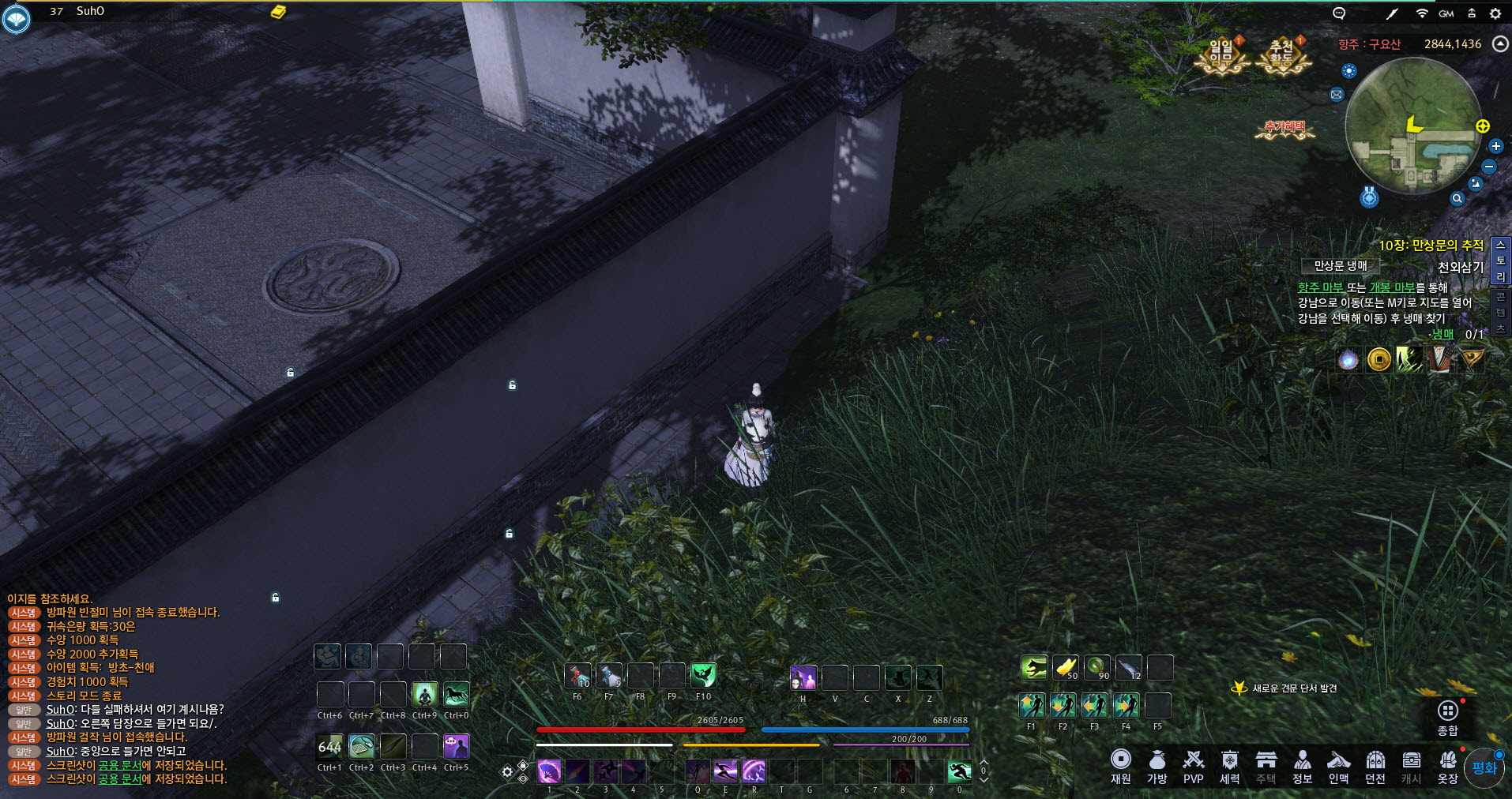Switch to the 스토리 story quest tab
Screen dimensions: 1512x799
pos(1500,261)
